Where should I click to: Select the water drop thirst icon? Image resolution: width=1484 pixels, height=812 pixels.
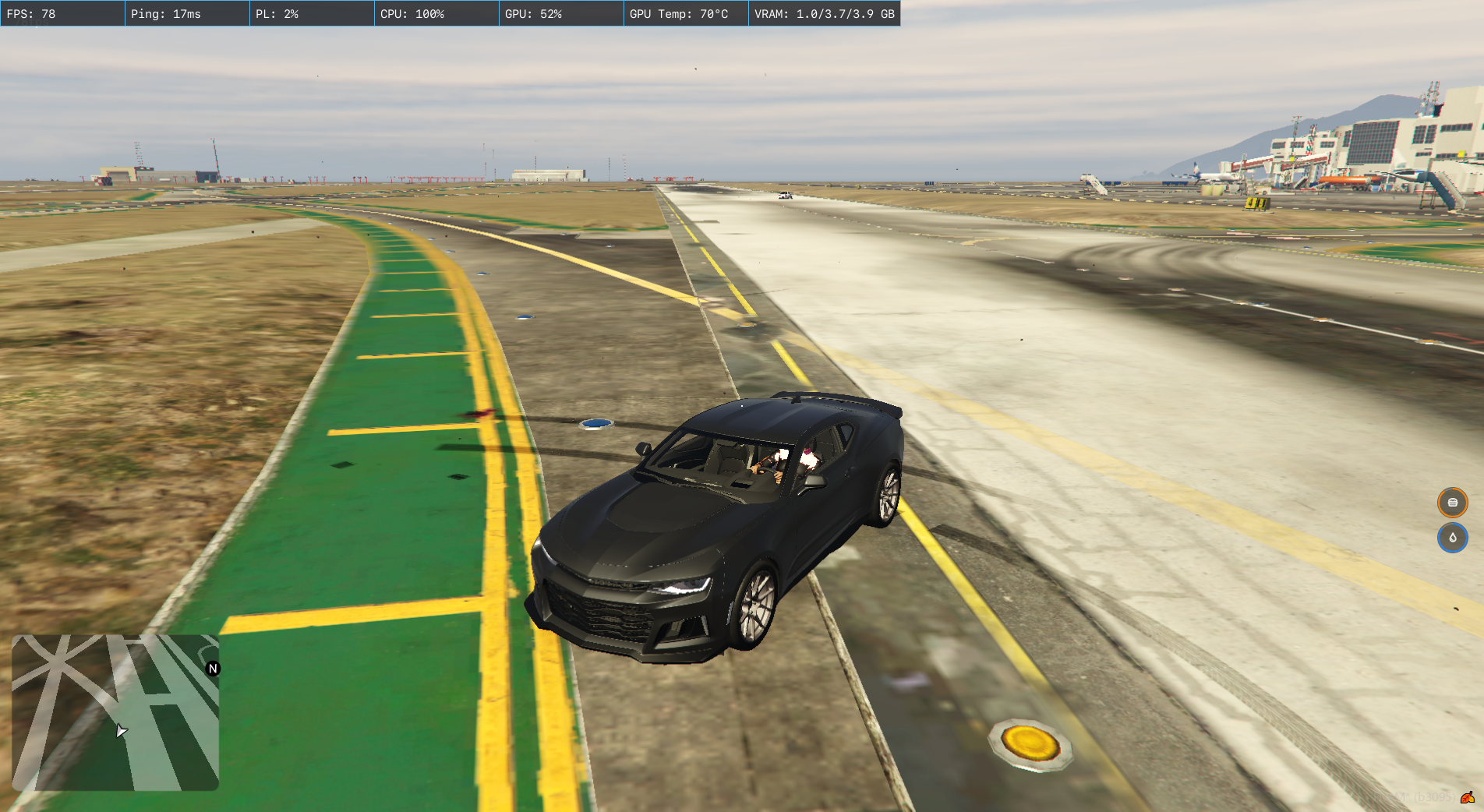(1452, 538)
